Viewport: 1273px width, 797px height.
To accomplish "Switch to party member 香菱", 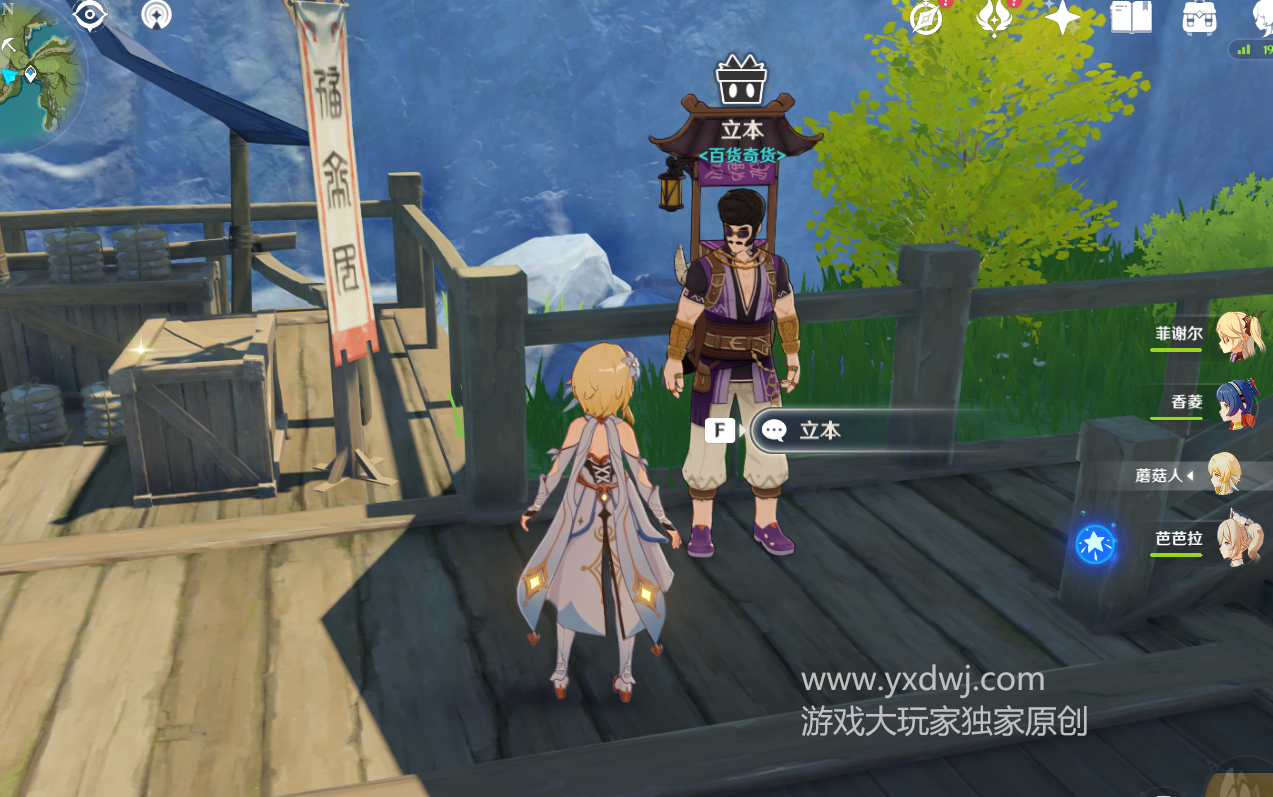I will click(x=1238, y=403).
